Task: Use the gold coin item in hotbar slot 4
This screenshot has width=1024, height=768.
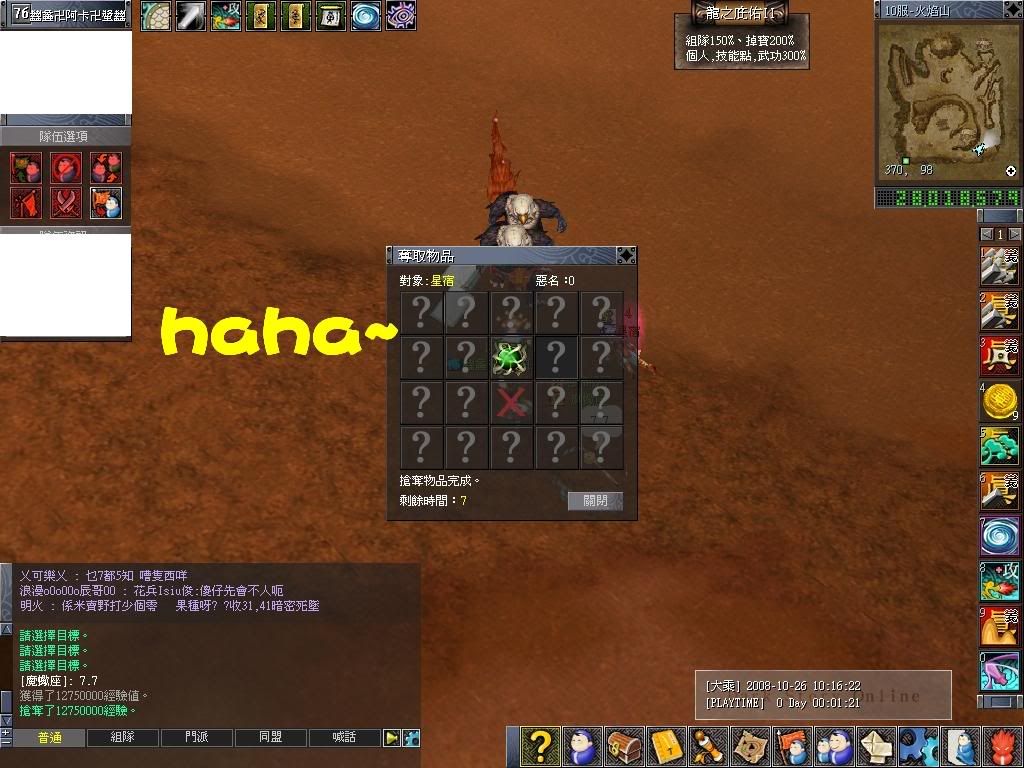Action: [x=998, y=402]
